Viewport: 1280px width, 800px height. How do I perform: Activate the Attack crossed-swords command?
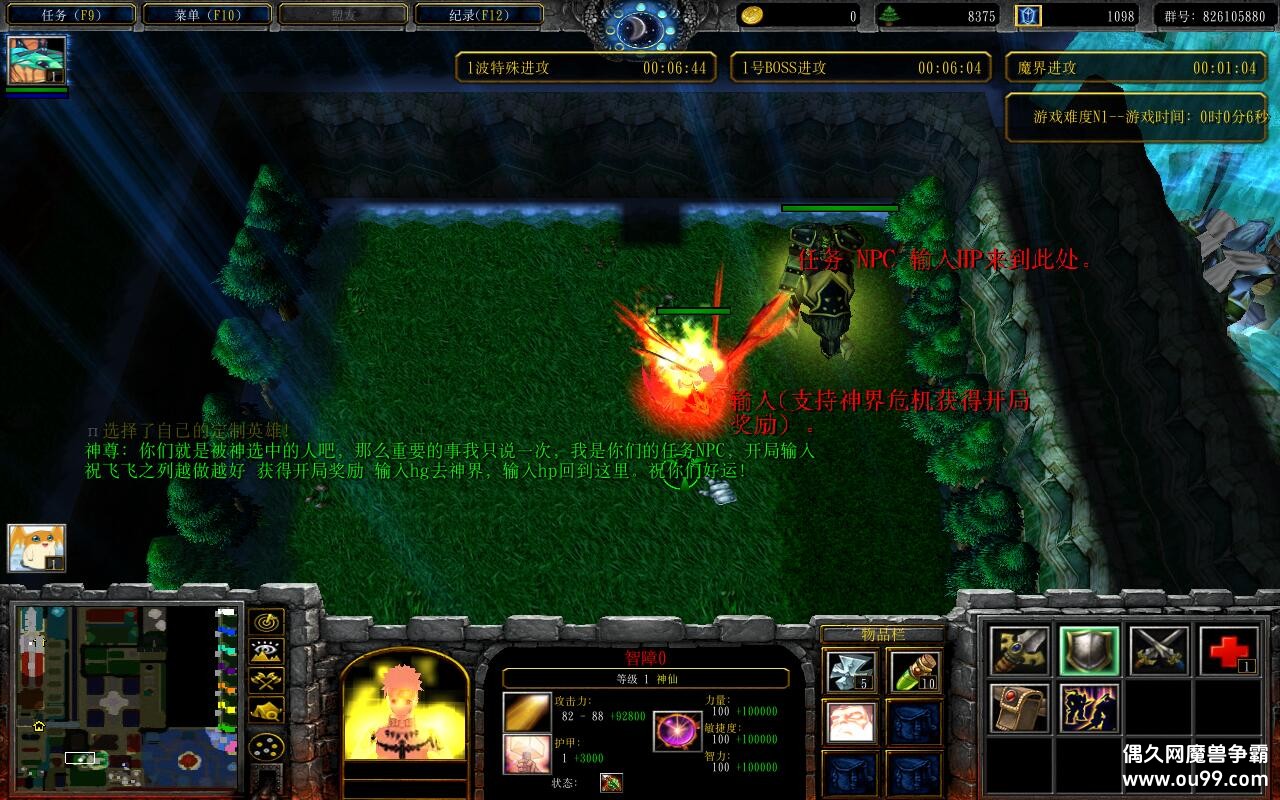click(1159, 651)
